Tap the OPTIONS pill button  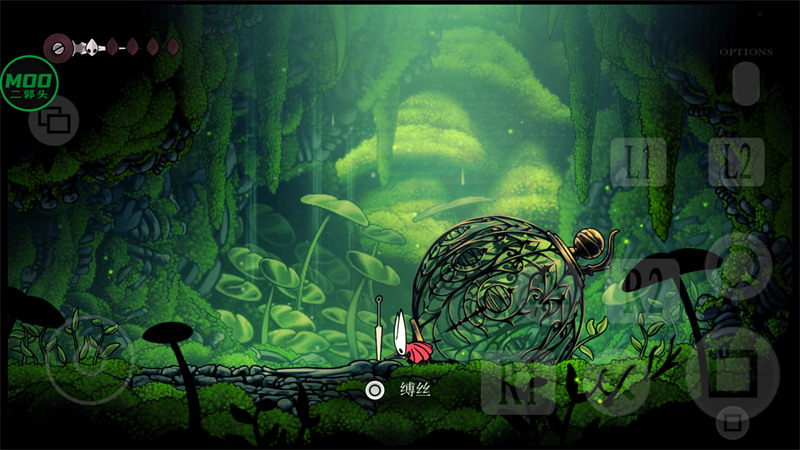[746, 83]
